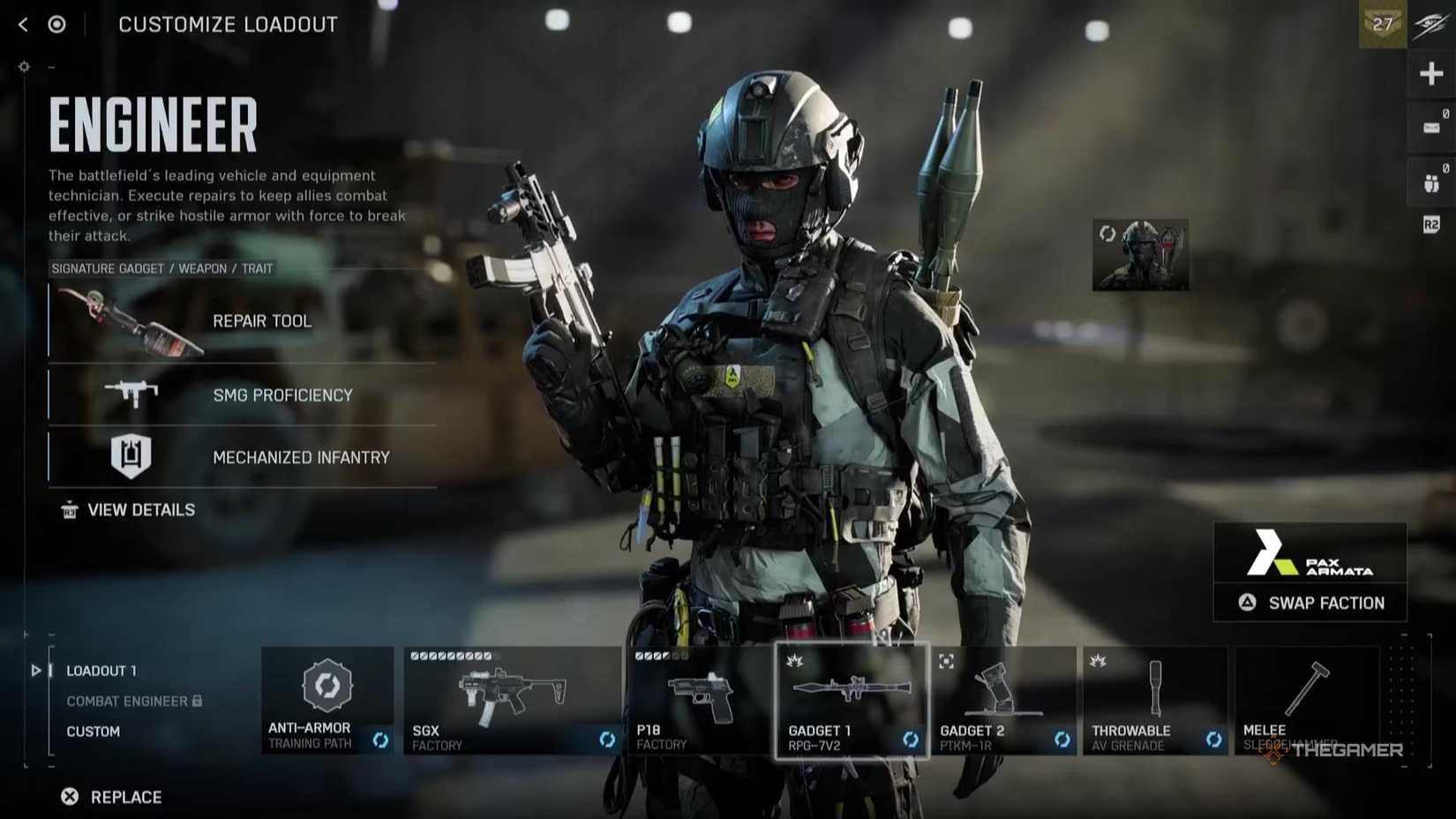Click the lock icon beside Combat Engineer
The width and height of the screenshot is (1456, 819).
pyautogui.click(x=196, y=702)
